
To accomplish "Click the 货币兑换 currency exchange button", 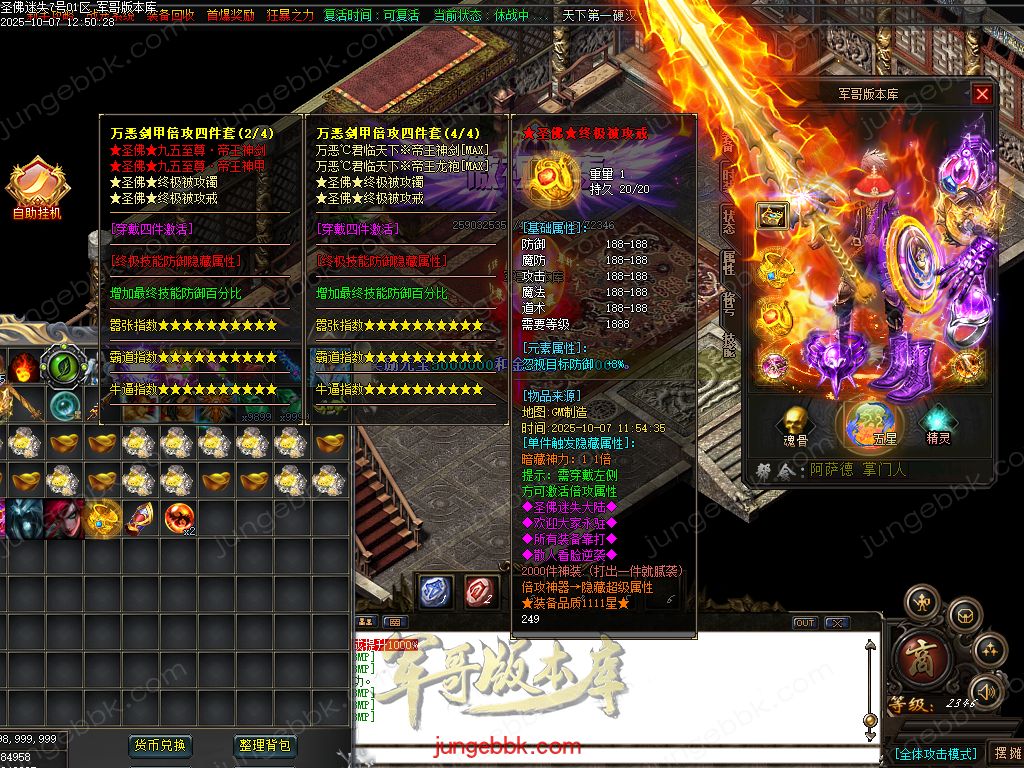I will pos(160,746).
